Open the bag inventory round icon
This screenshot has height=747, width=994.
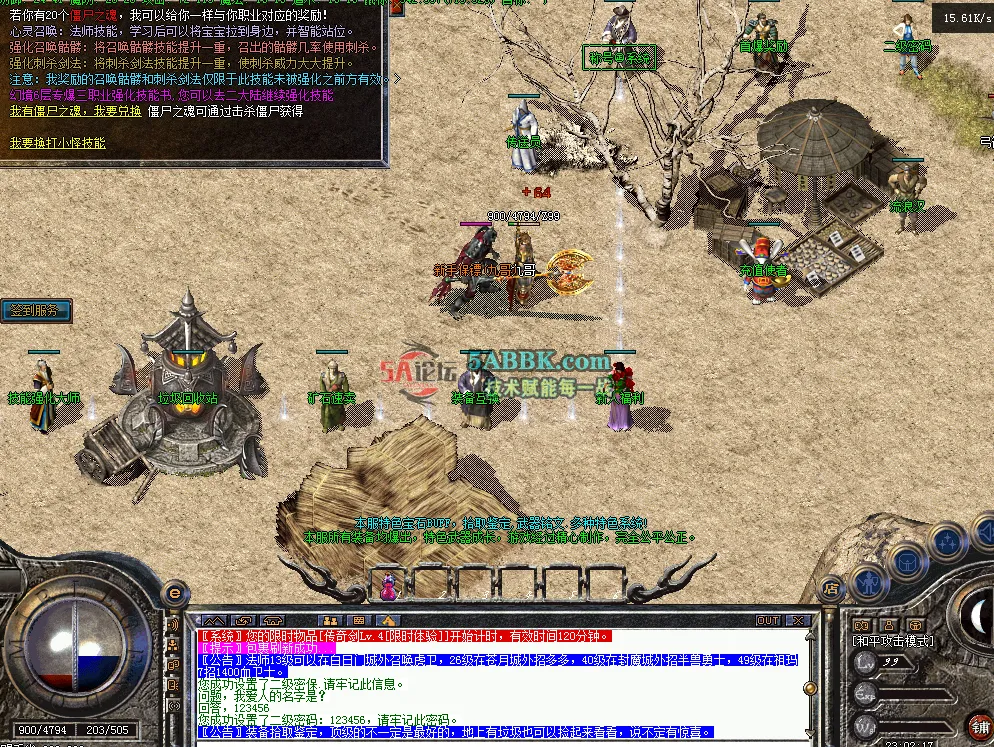pyautogui.click(x=907, y=560)
